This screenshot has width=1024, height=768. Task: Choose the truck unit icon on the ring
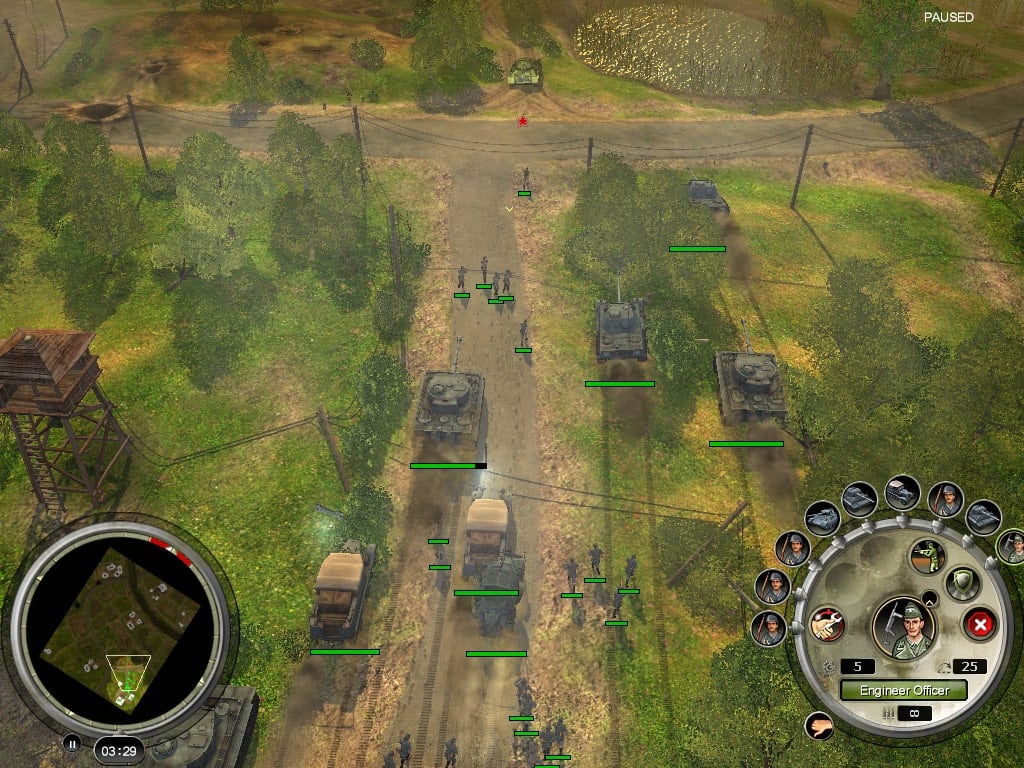(x=903, y=492)
